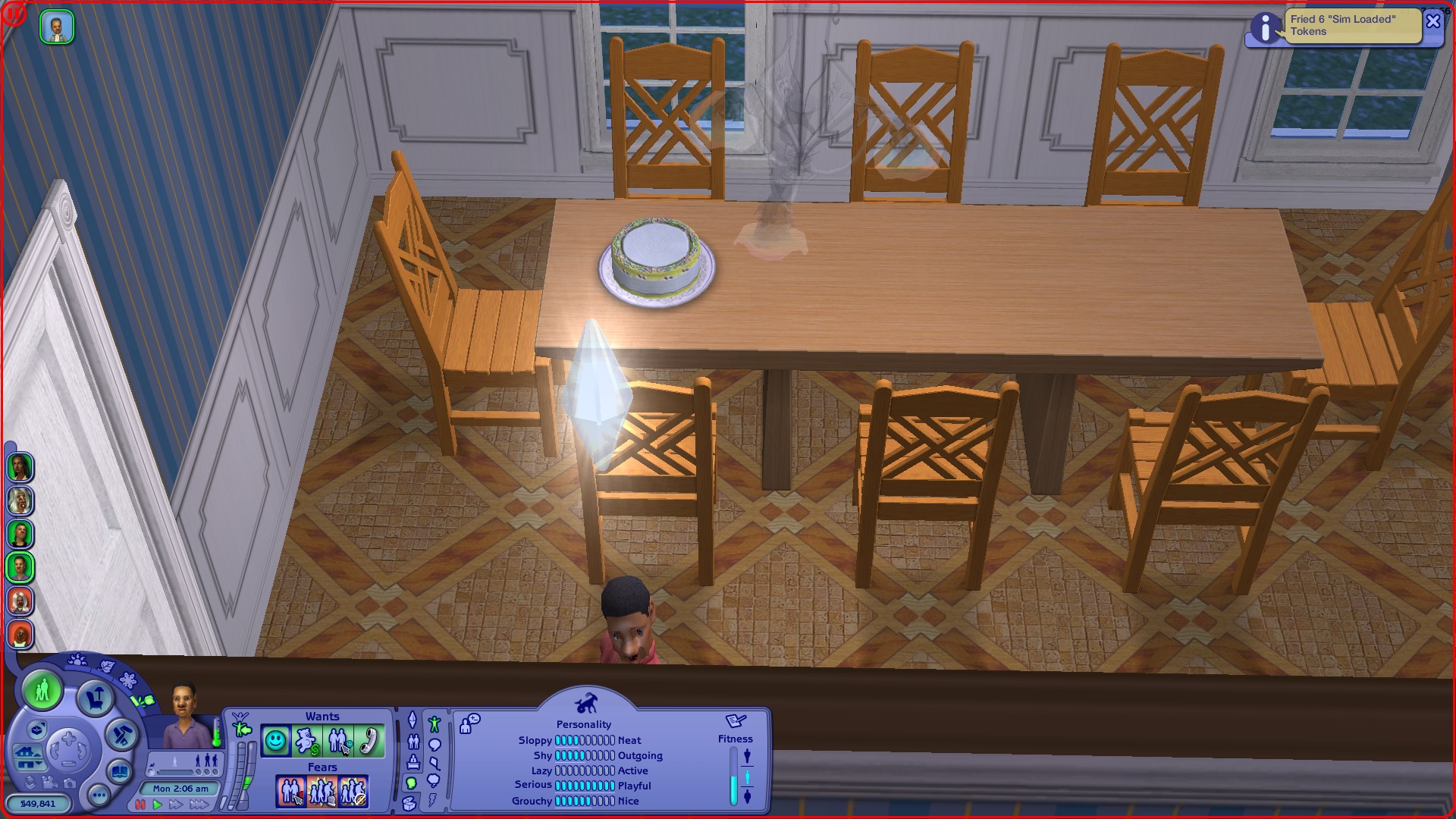Select the red-haired Sim portrait
This screenshot has height=819, width=1456.
[x=20, y=635]
